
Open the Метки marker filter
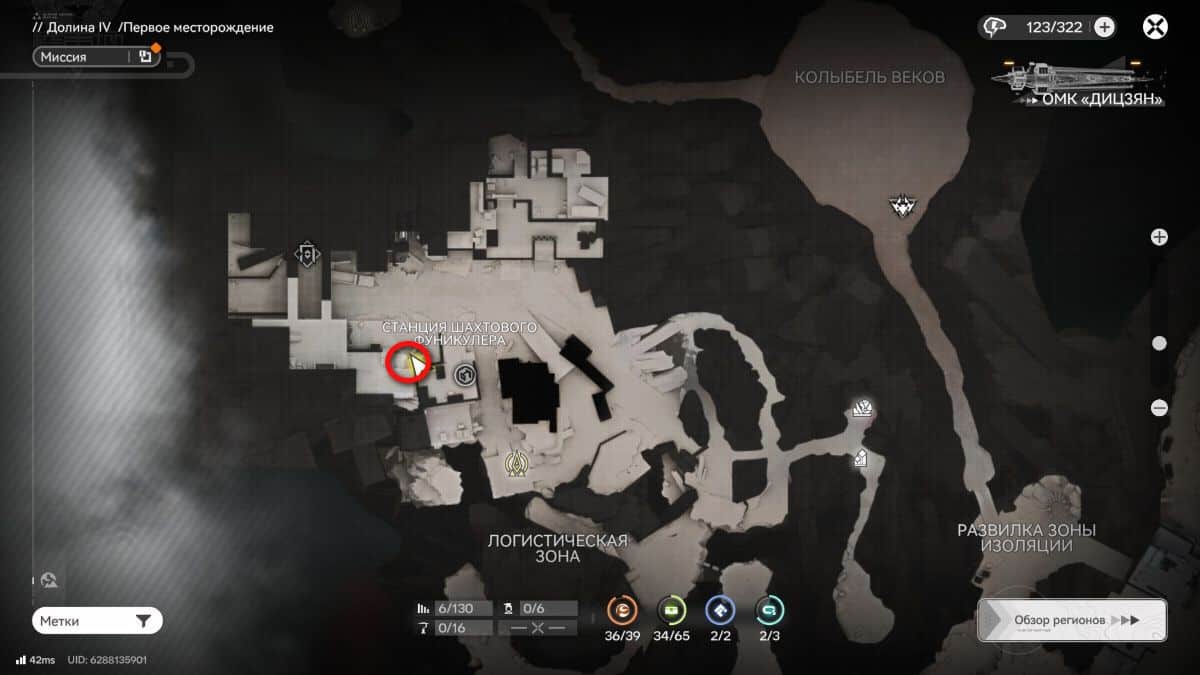pyautogui.click(x=96, y=621)
